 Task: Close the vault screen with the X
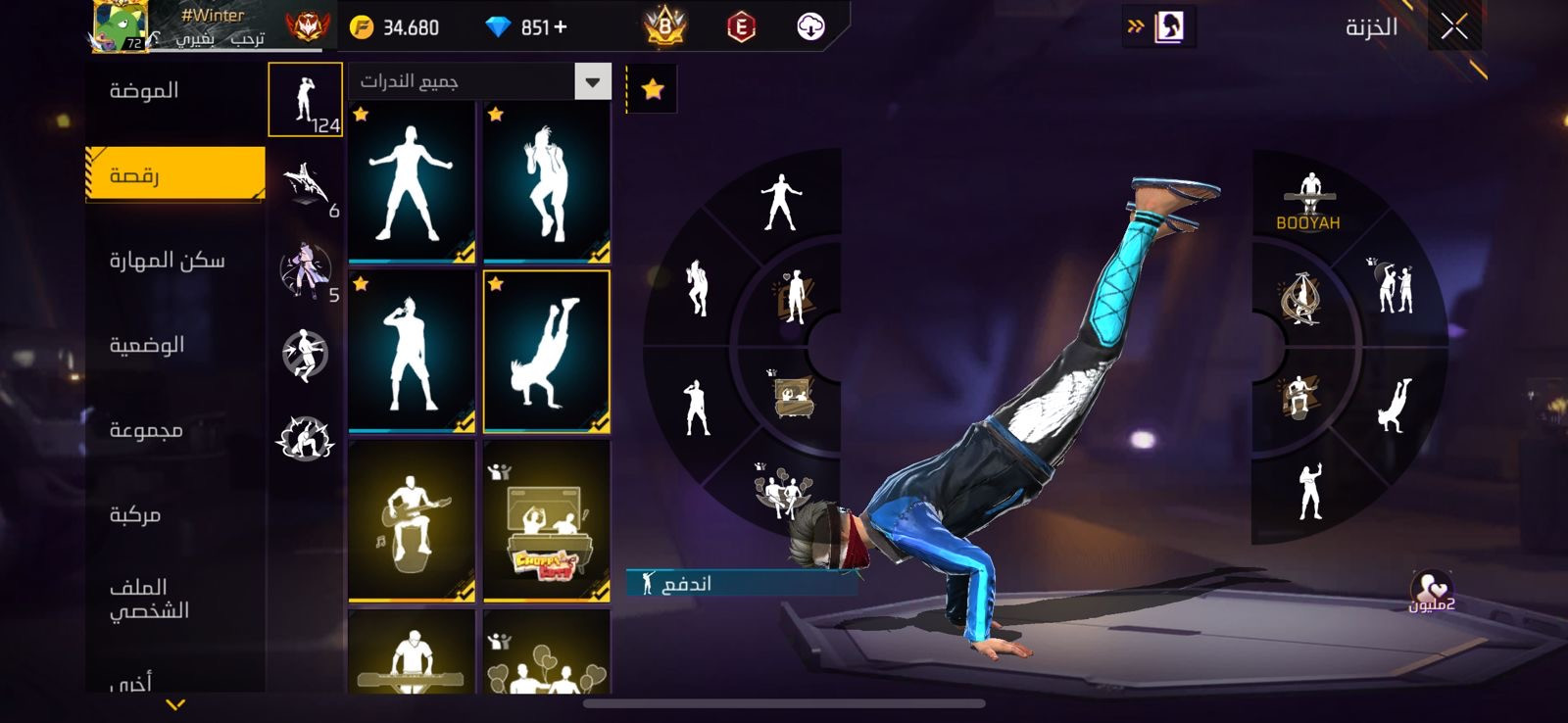tap(1454, 26)
